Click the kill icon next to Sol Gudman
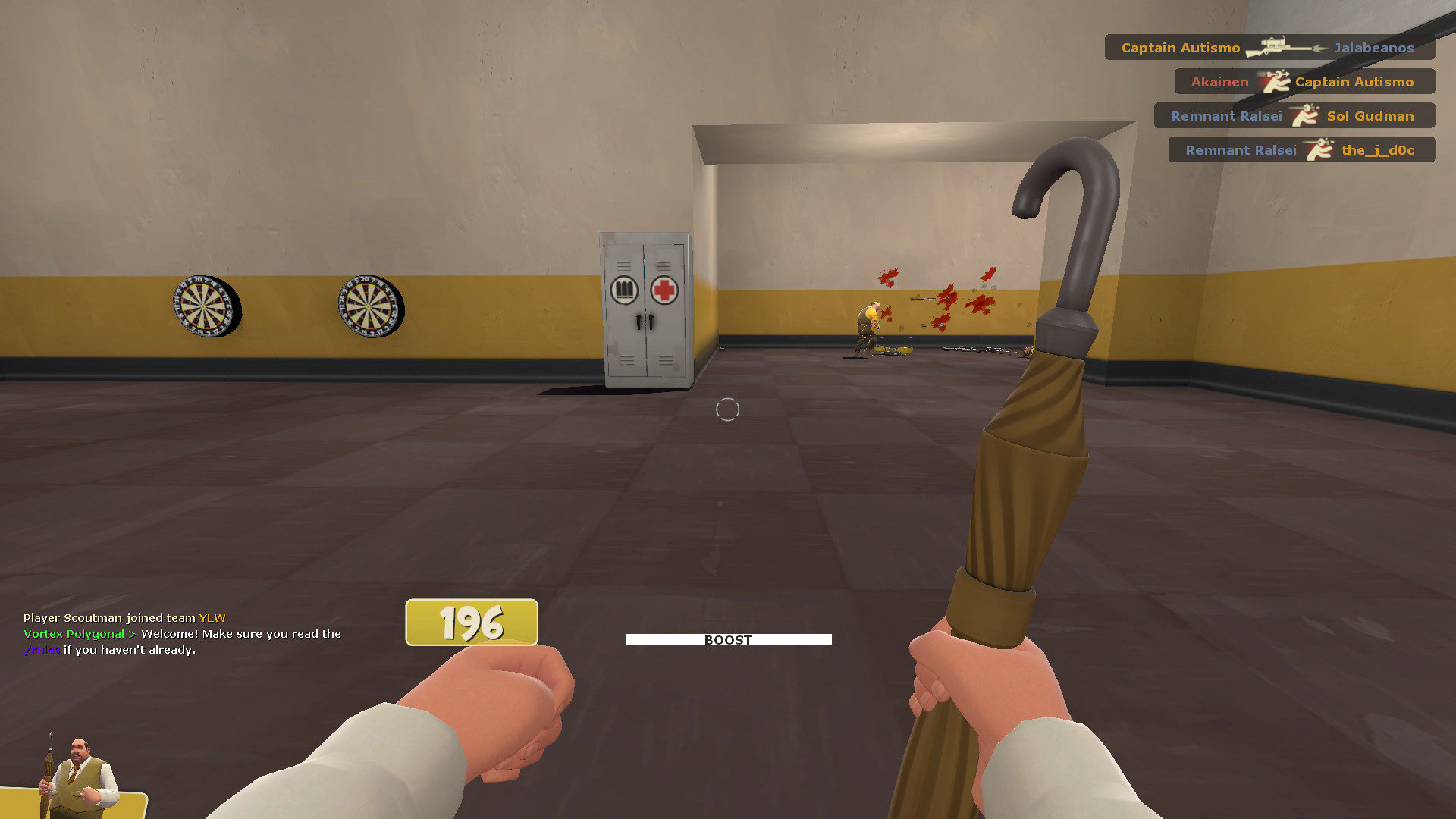 click(x=1304, y=115)
